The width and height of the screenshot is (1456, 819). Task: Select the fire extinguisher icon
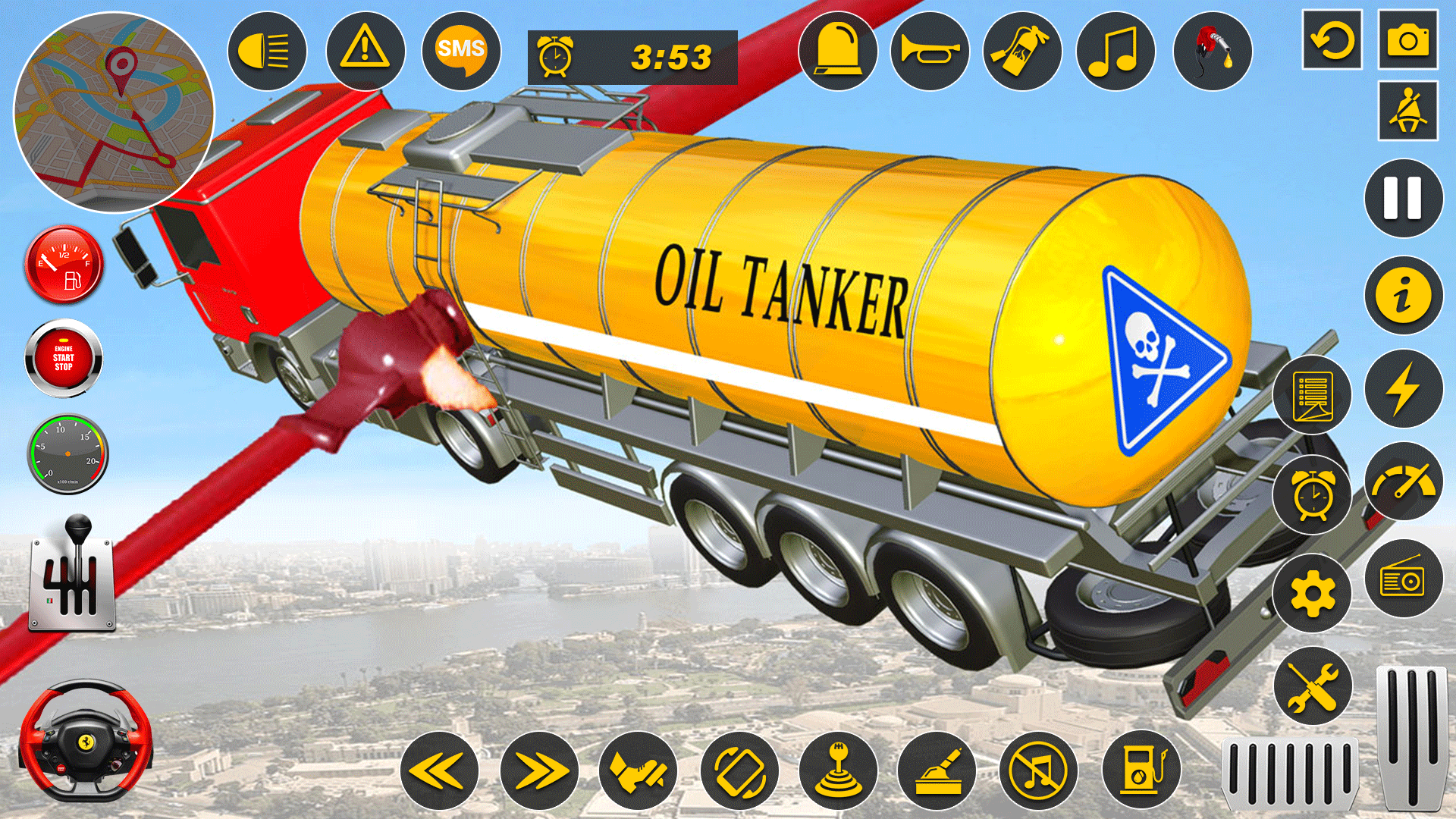click(x=1022, y=51)
